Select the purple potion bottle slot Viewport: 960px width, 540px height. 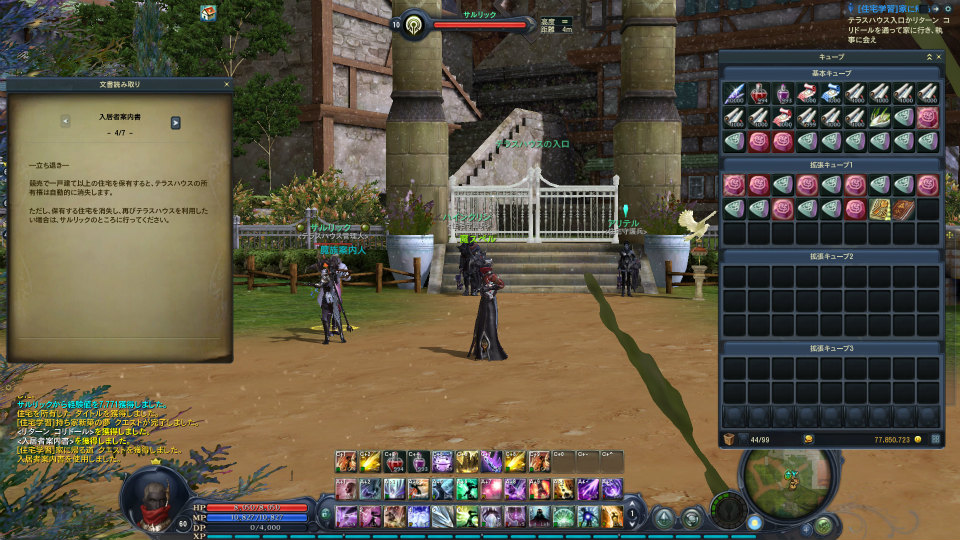click(783, 94)
